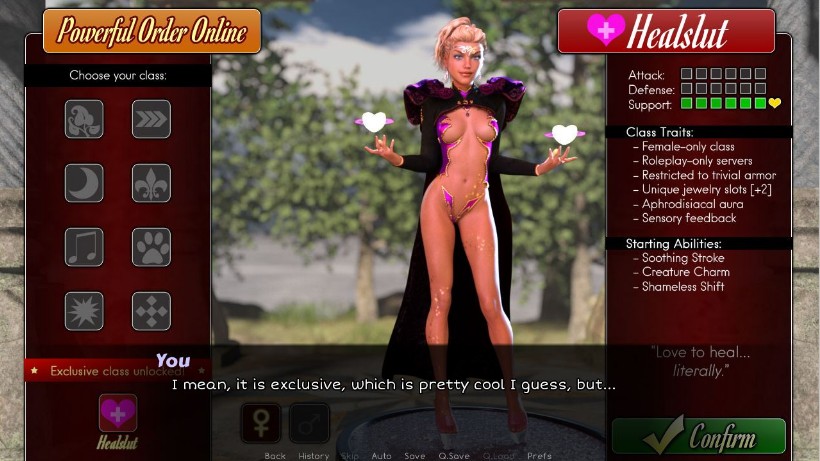Pick the four-diamonds class icon
The height and width of the screenshot is (461, 820).
pyautogui.click(x=151, y=311)
